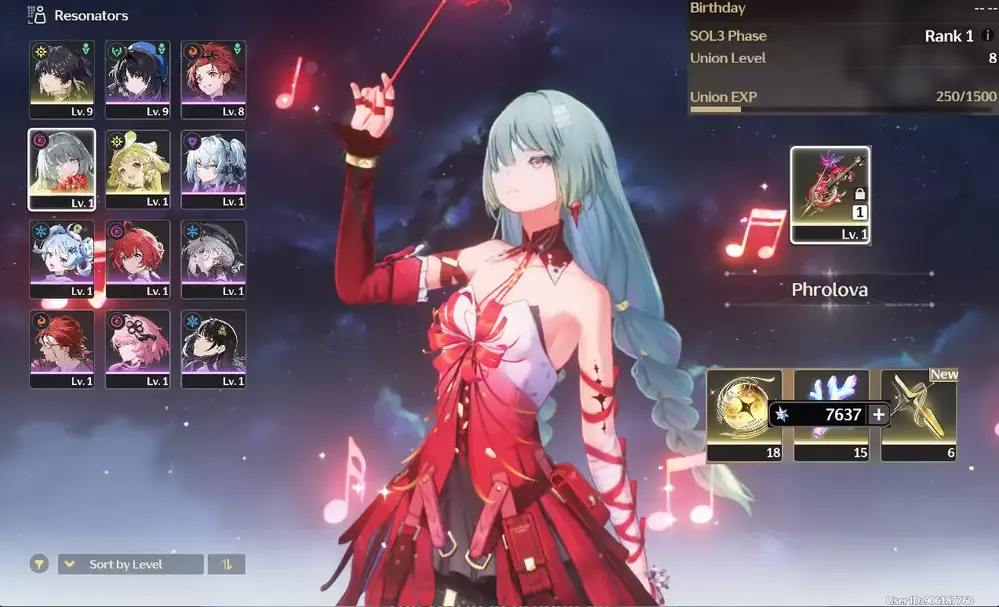The width and height of the screenshot is (999, 607).
Task: Toggle the ascending/descending sort order button
Action: click(x=226, y=564)
